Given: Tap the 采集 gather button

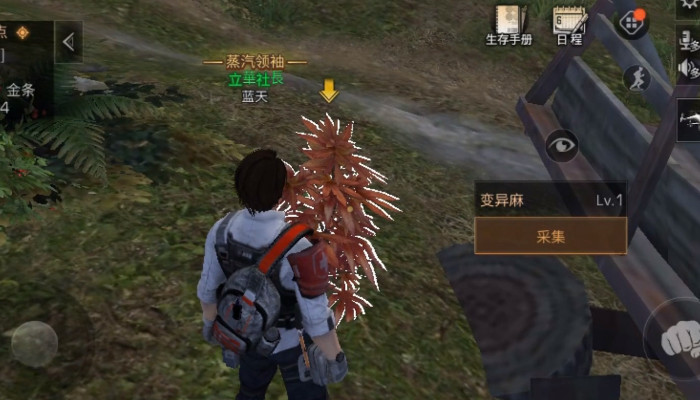Looking at the screenshot, I should 550,236.
